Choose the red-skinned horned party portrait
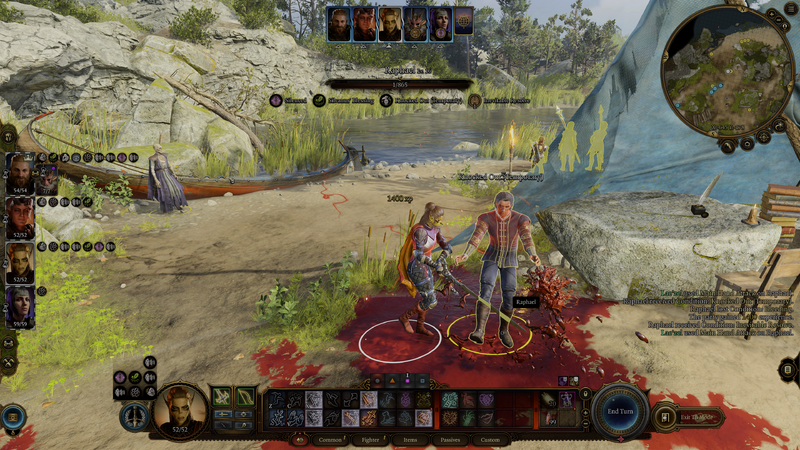The image size is (800, 450). tap(20, 217)
